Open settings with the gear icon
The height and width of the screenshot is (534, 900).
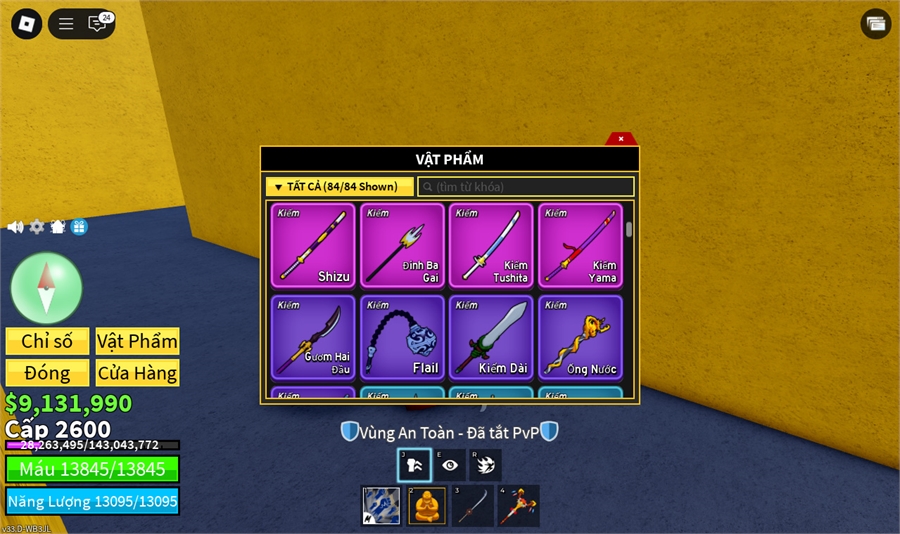click(37, 227)
